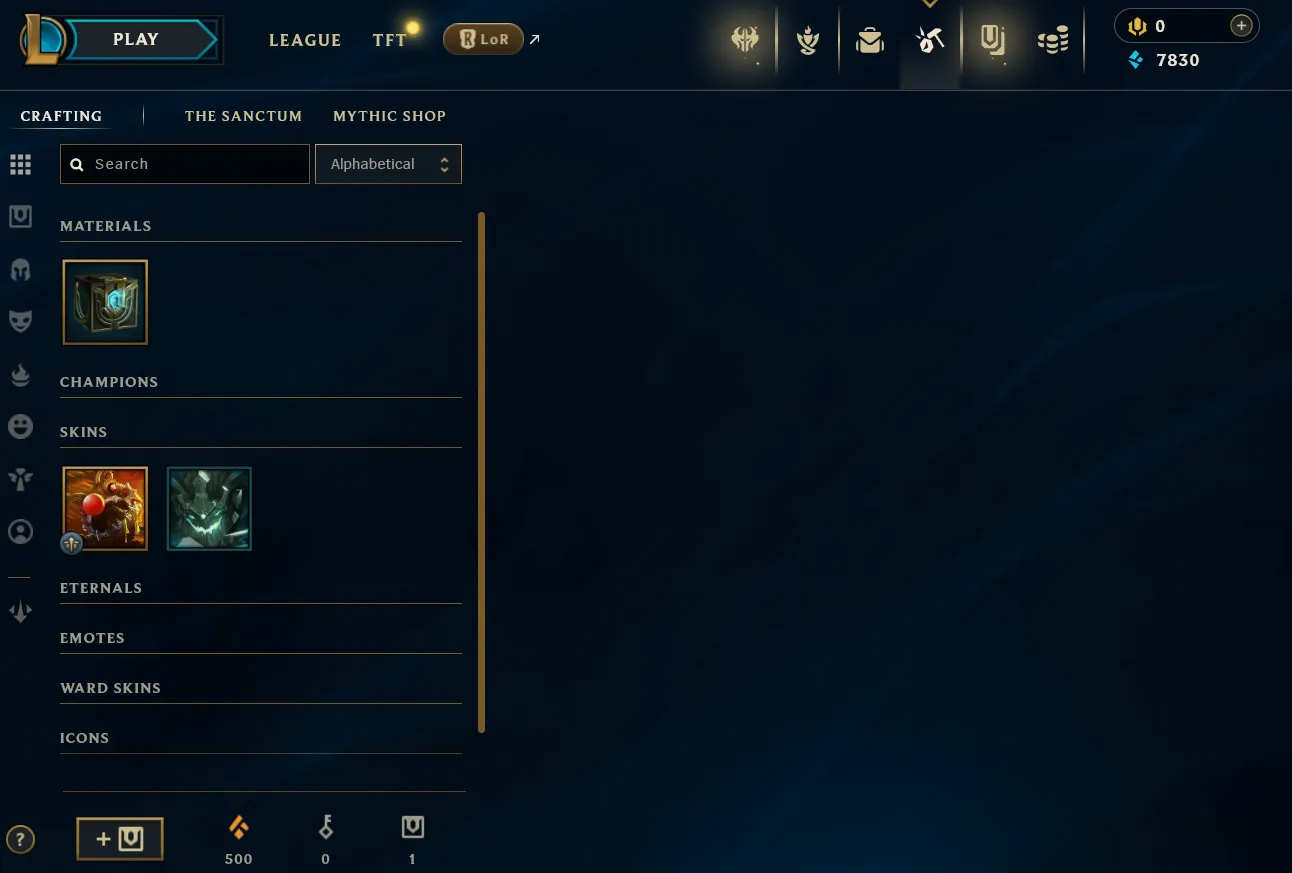Add RP with the plus button

[x=1241, y=26]
